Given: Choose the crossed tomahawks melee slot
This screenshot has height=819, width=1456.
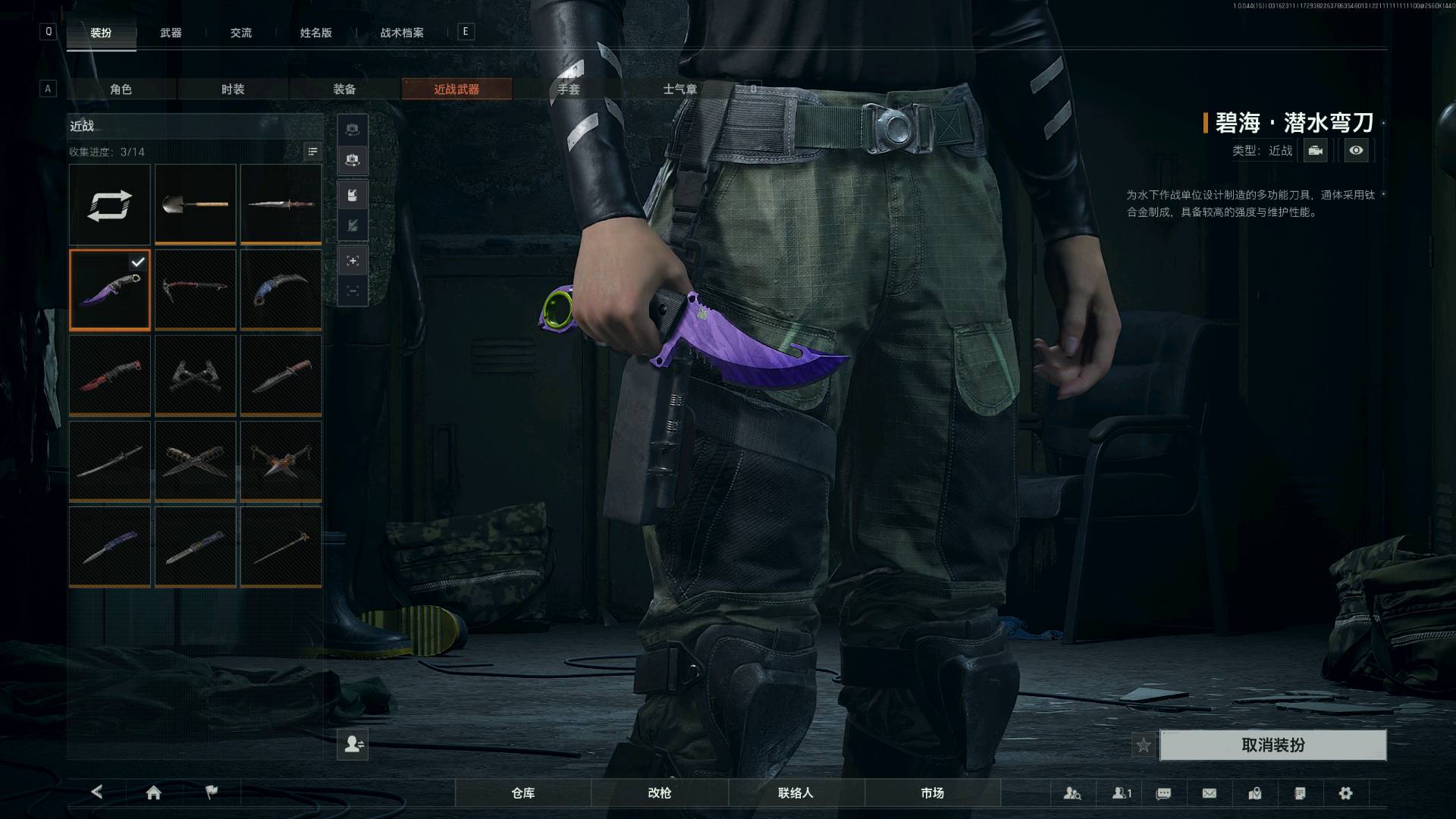Looking at the screenshot, I should (196, 375).
